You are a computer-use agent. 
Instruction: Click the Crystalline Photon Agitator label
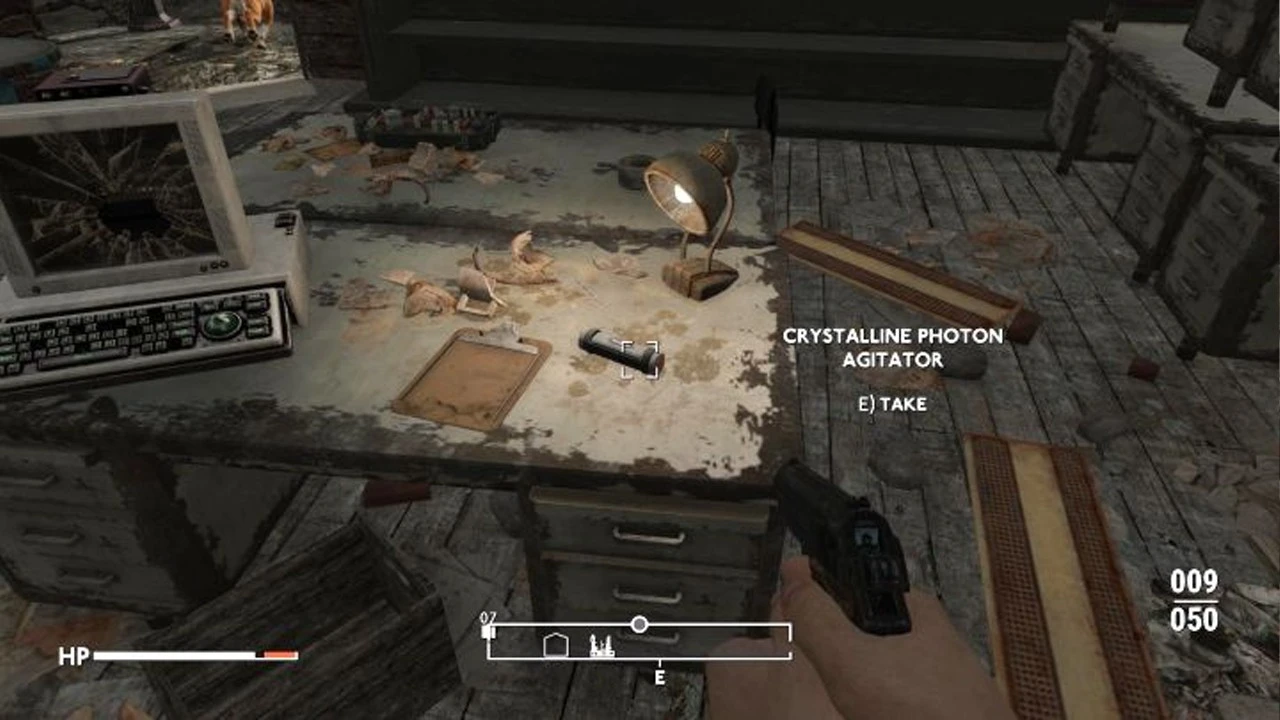tap(894, 349)
